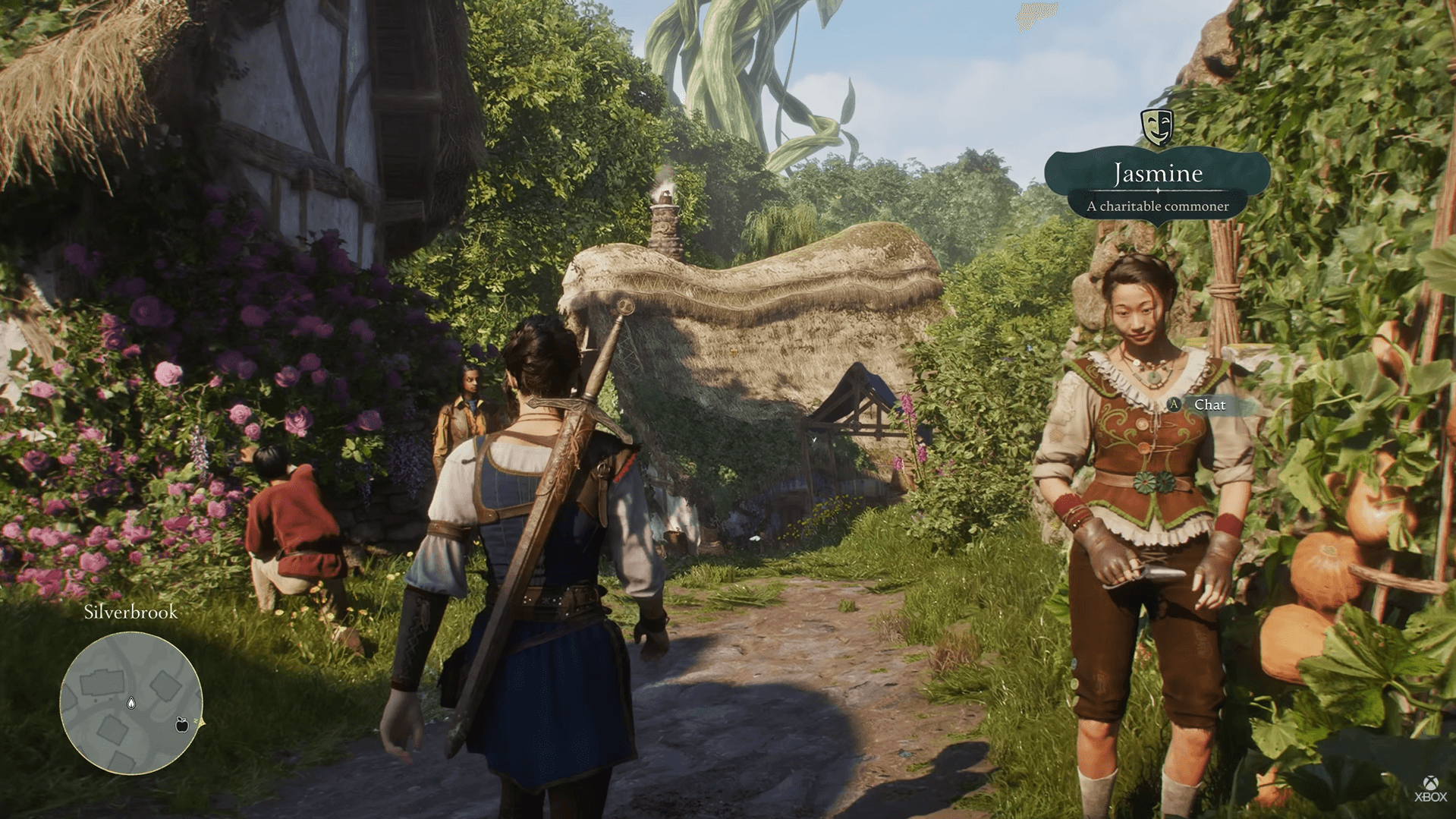Click the subtitle reading A charitable commoner
The width and height of the screenshot is (1456, 819).
pyautogui.click(x=1158, y=205)
